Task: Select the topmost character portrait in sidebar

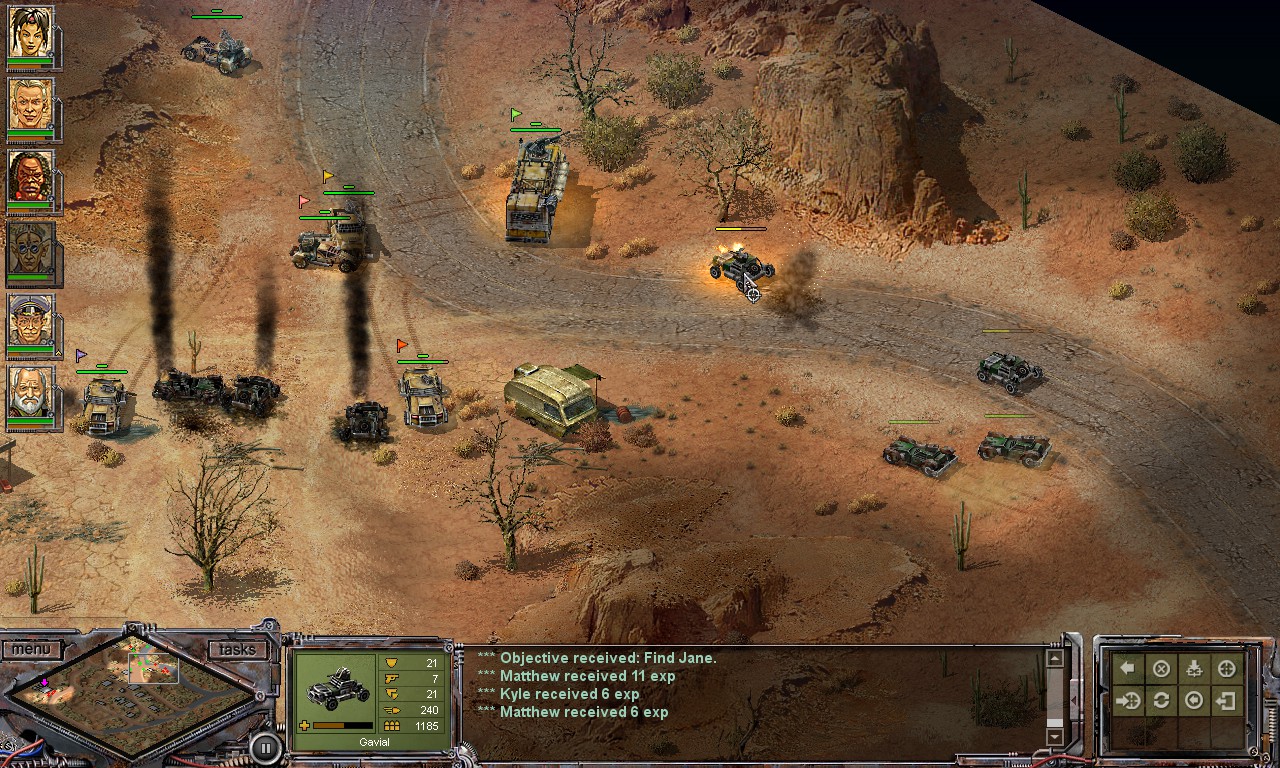Action: pyautogui.click(x=33, y=33)
